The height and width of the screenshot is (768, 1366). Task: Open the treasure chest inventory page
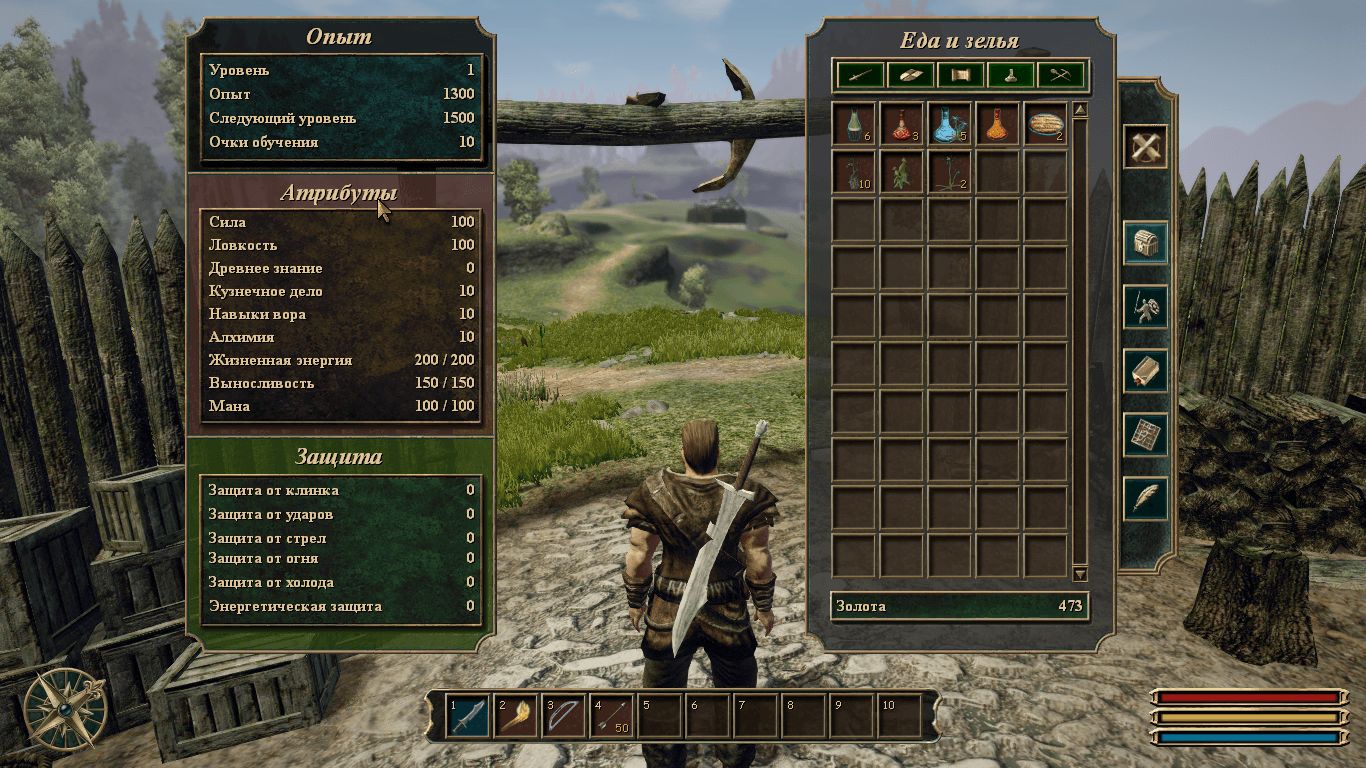(x=1145, y=243)
